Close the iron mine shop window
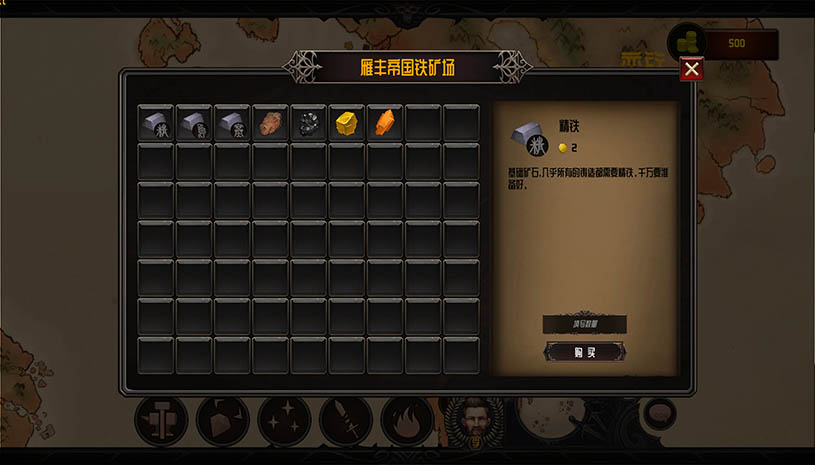Image resolution: width=815 pixels, height=465 pixels. (x=691, y=69)
